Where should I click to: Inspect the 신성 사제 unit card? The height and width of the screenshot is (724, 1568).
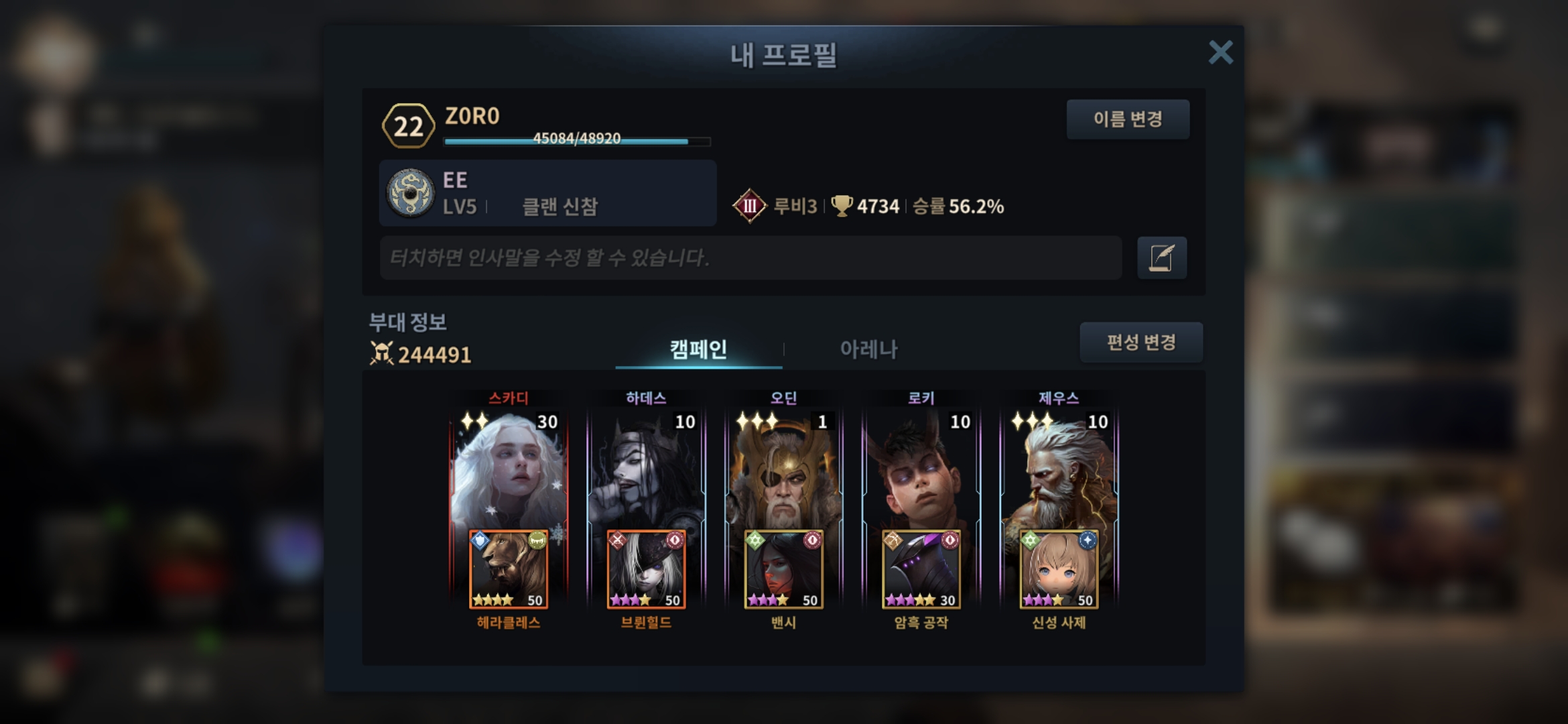(1059, 570)
